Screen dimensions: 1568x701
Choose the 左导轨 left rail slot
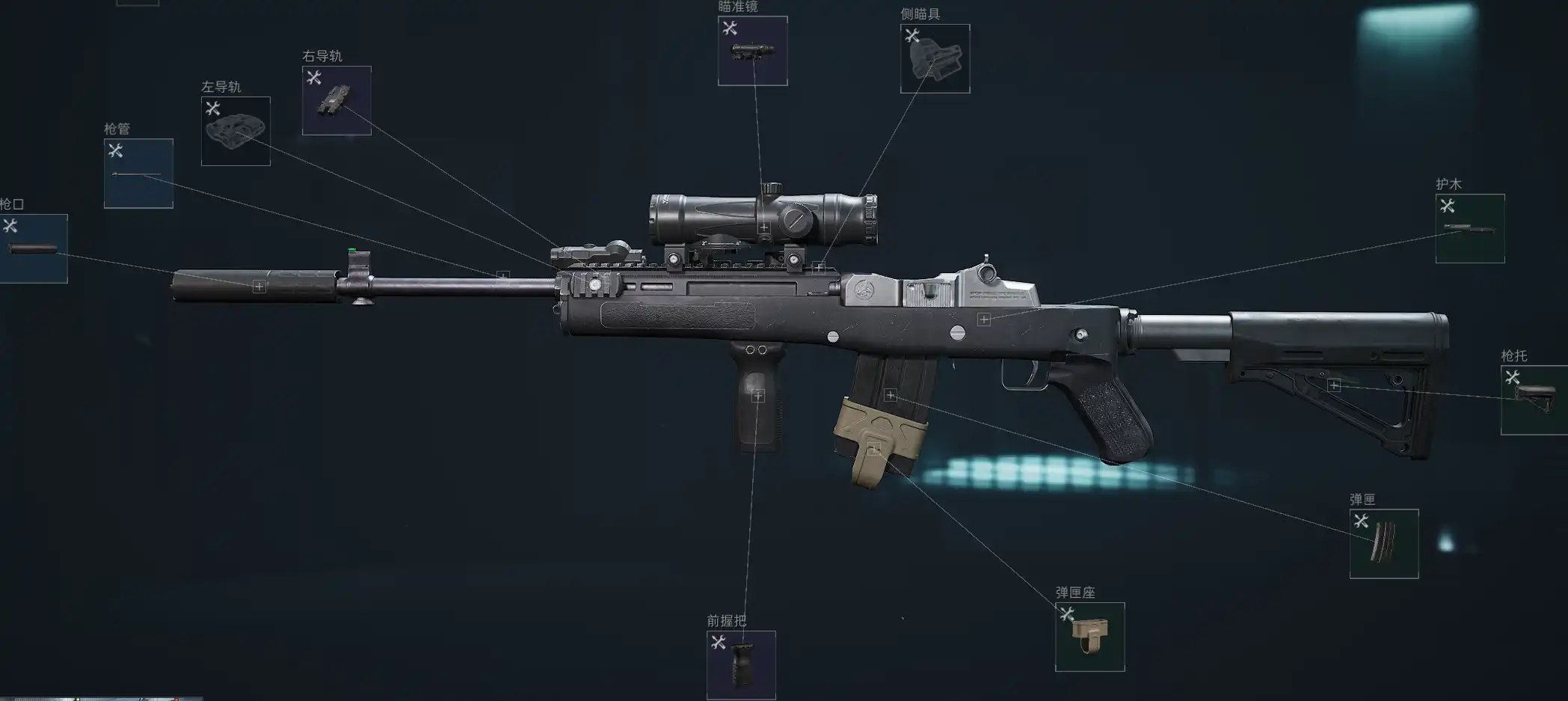(236, 131)
